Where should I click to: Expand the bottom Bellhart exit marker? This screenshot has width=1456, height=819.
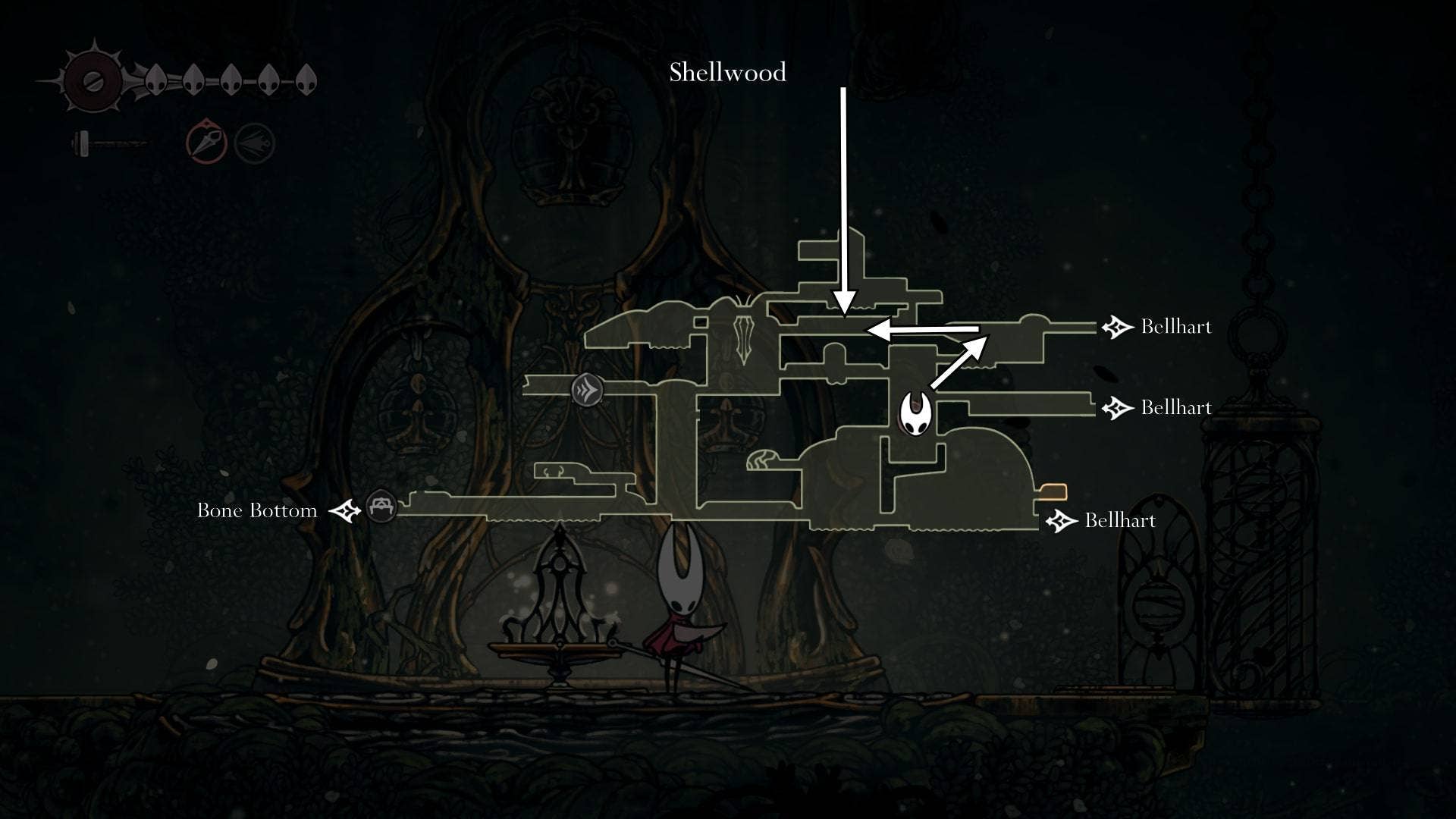click(1060, 522)
